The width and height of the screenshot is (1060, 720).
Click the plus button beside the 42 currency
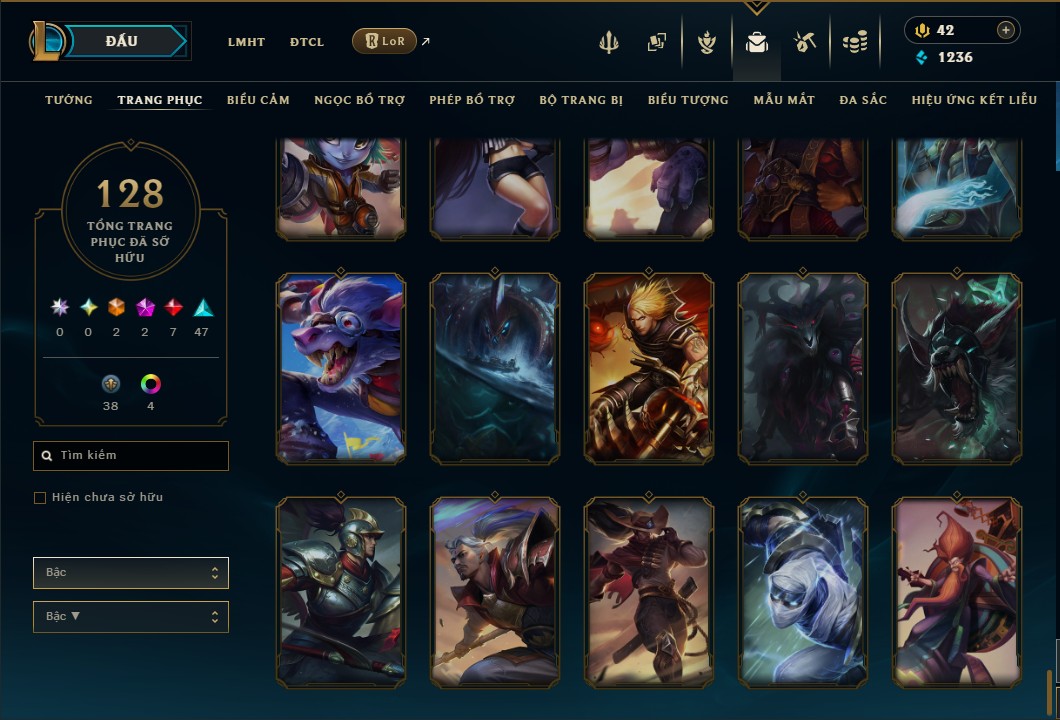tap(1005, 30)
